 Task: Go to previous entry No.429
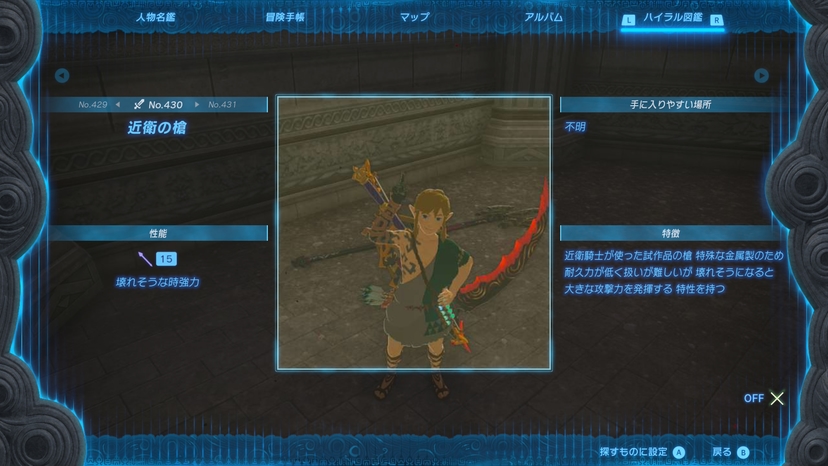[93, 104]
